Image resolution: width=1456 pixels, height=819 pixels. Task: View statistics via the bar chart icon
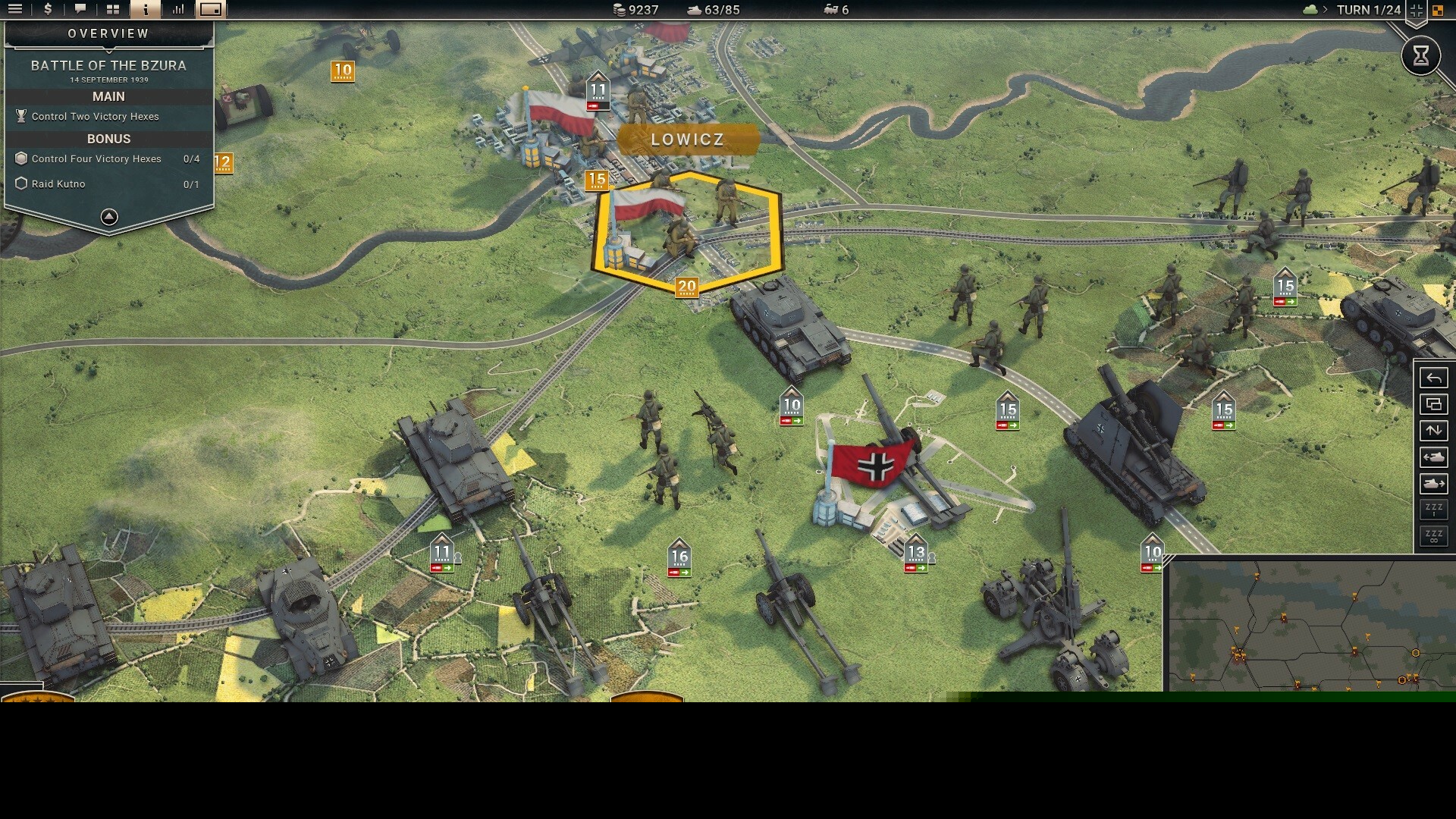coord(177,10)
